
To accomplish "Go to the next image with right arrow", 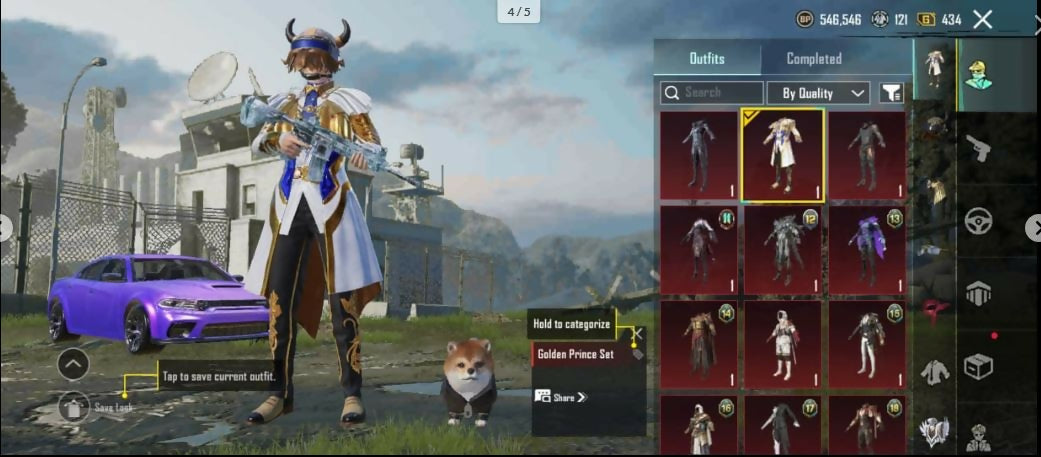I will coord(1033,228).
